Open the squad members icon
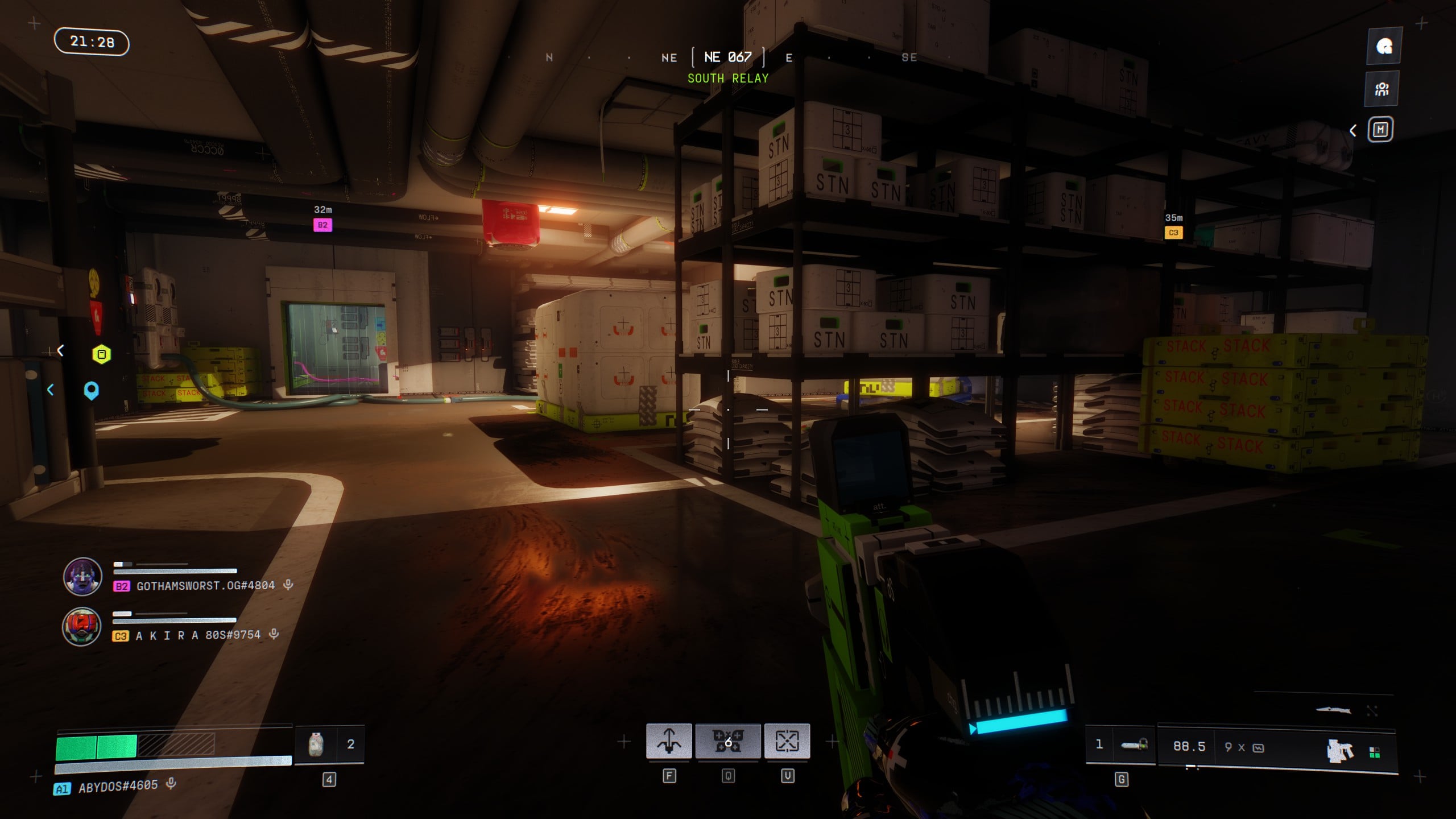 coord(1382,89)
